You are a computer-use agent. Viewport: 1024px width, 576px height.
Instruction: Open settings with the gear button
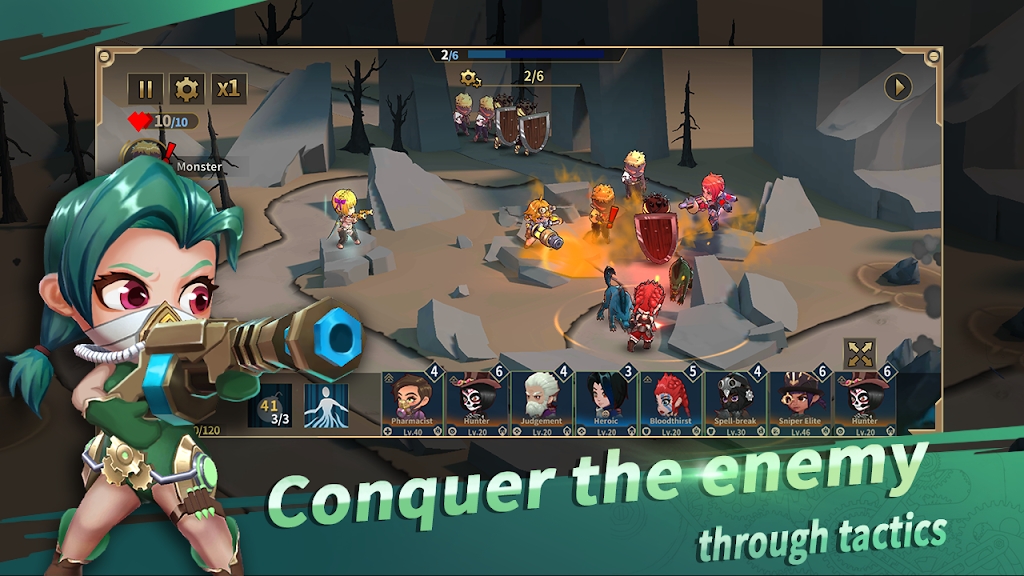click(x=186, y=89)
